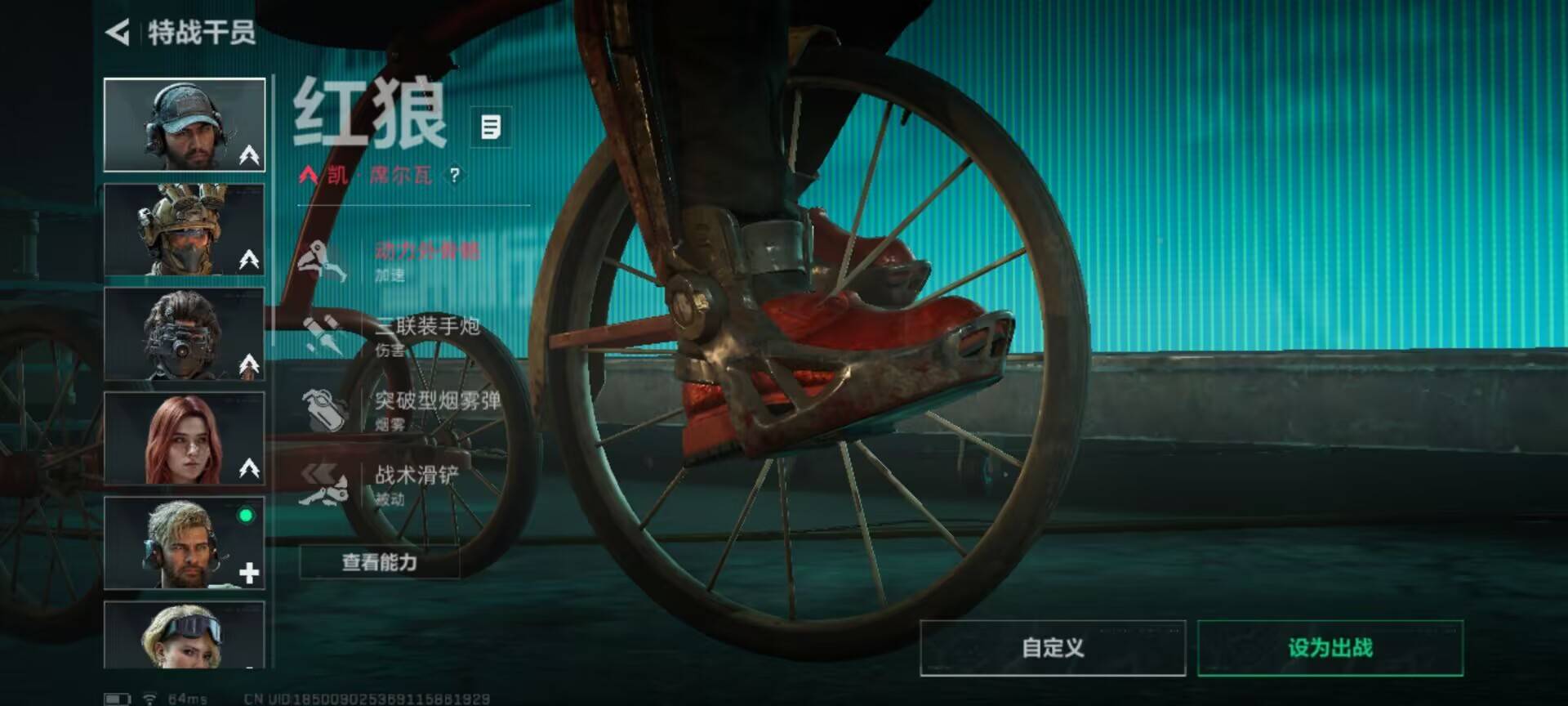Select the blonde operator with goggles on her head

click(185, 636)
